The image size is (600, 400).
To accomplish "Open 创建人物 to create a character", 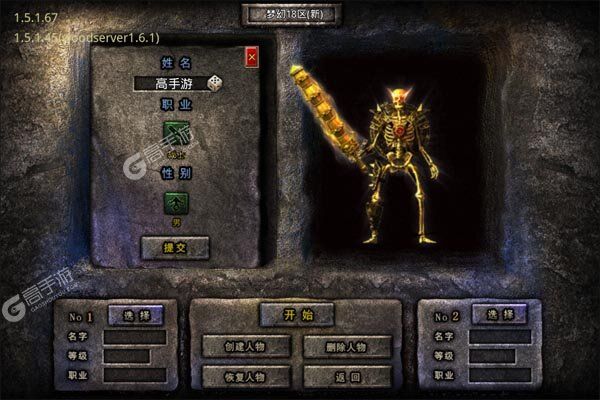I will [x=246, y=347].
